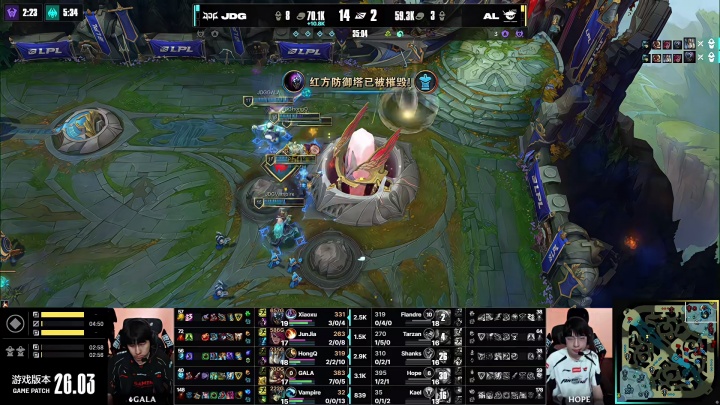Open the HOPE player camera feed
720x405 pixels.
click(x=579, y=355)
